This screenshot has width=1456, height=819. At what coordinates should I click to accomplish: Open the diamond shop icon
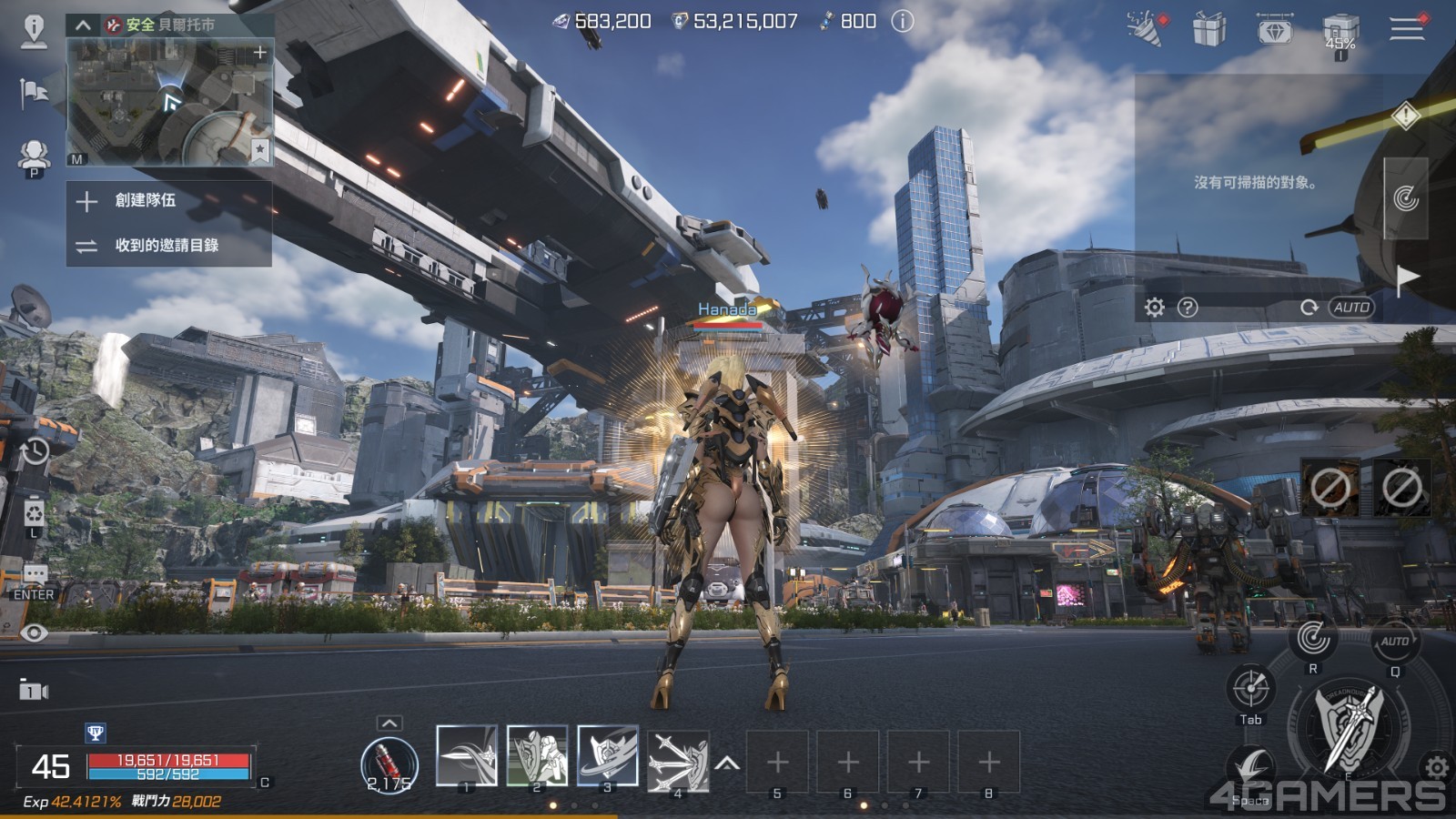(1274, 29)
